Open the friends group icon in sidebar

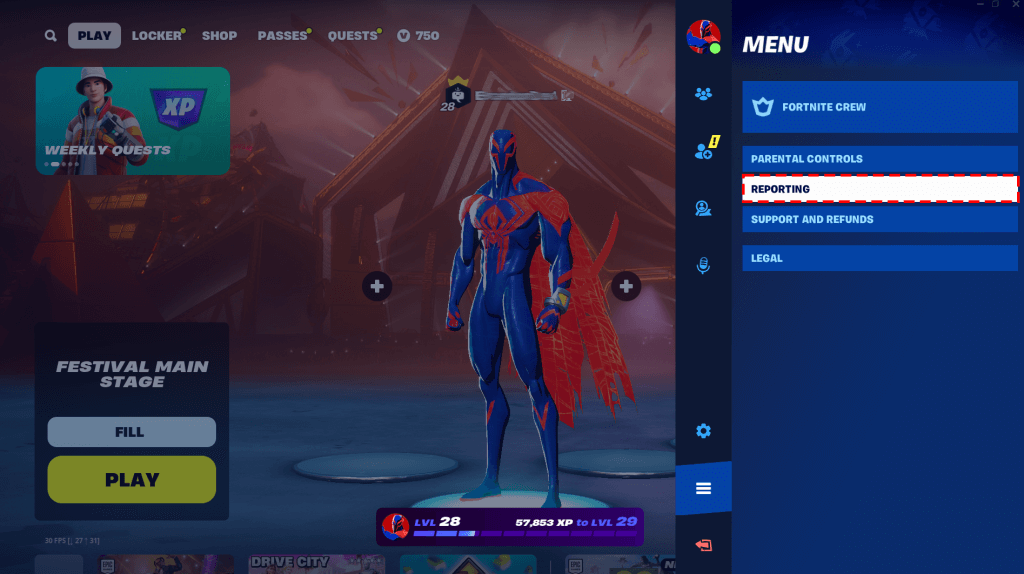coord(703,94)
